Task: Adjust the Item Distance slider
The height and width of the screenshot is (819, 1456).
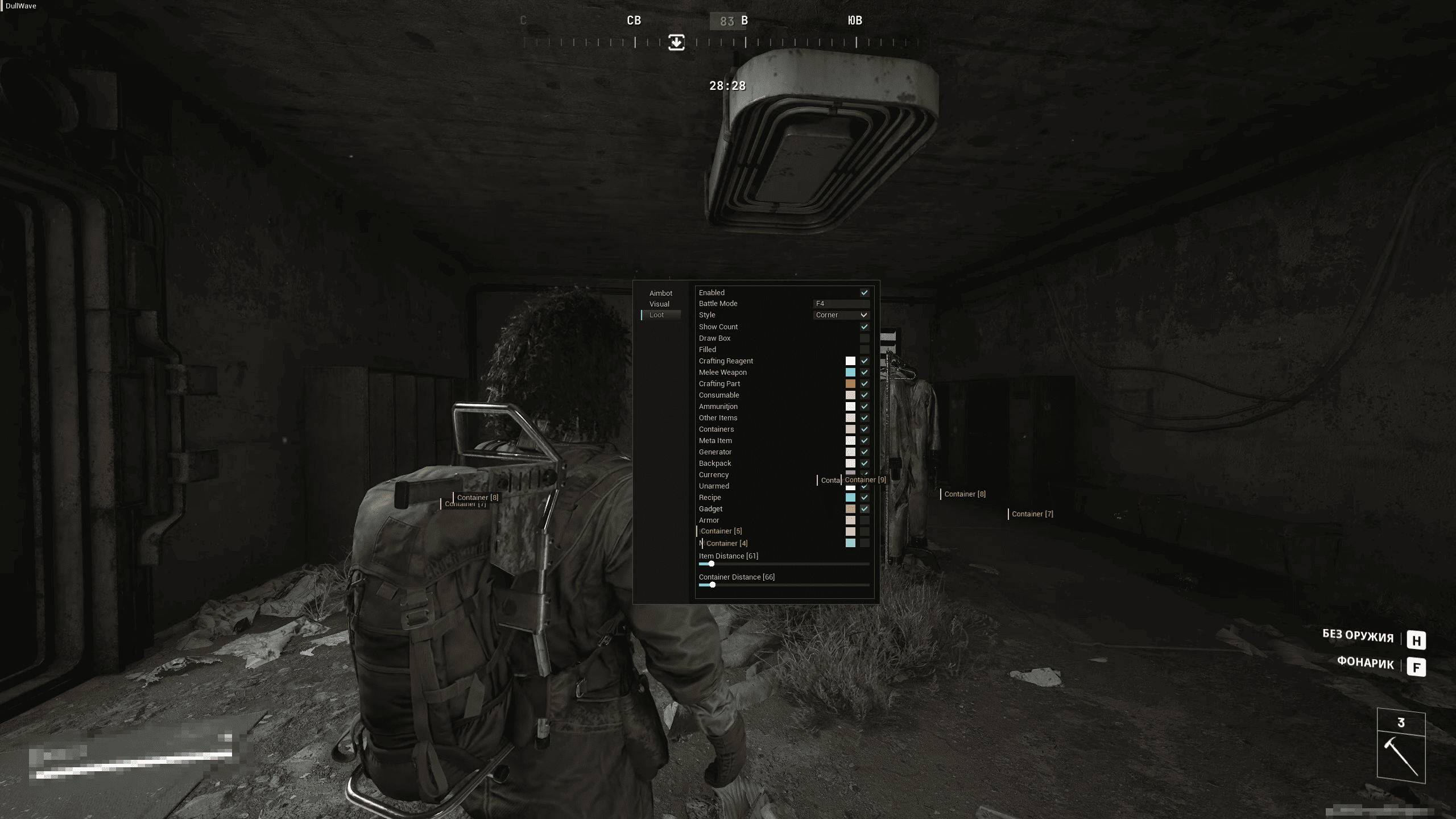Action: coord(710,564)
